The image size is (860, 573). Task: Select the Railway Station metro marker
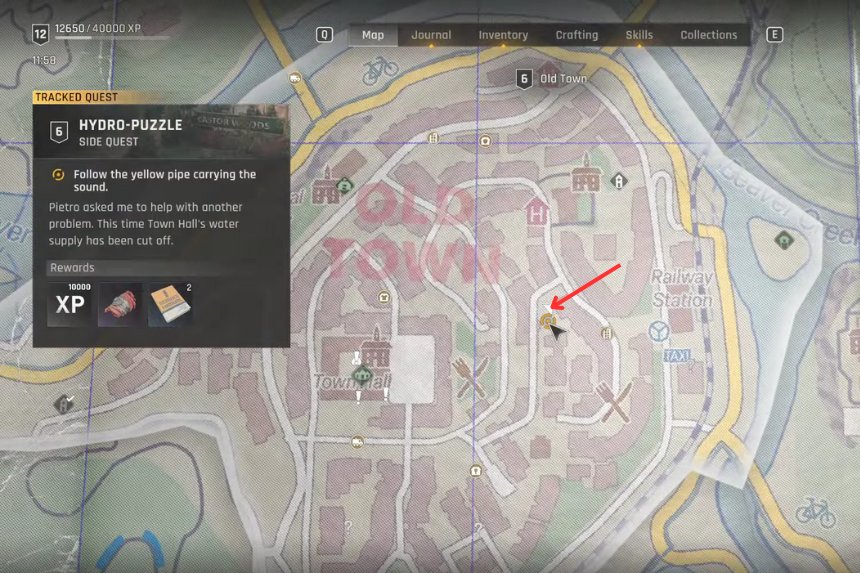pyautogui.click(x=657, y=329)
